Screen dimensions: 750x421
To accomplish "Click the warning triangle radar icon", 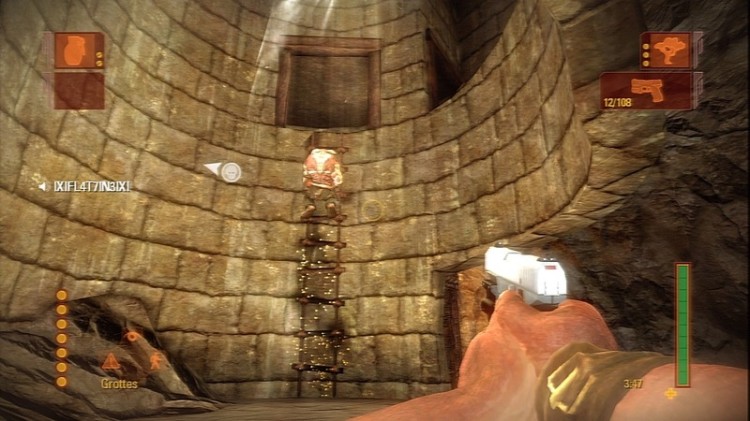I will coord(111,362).
